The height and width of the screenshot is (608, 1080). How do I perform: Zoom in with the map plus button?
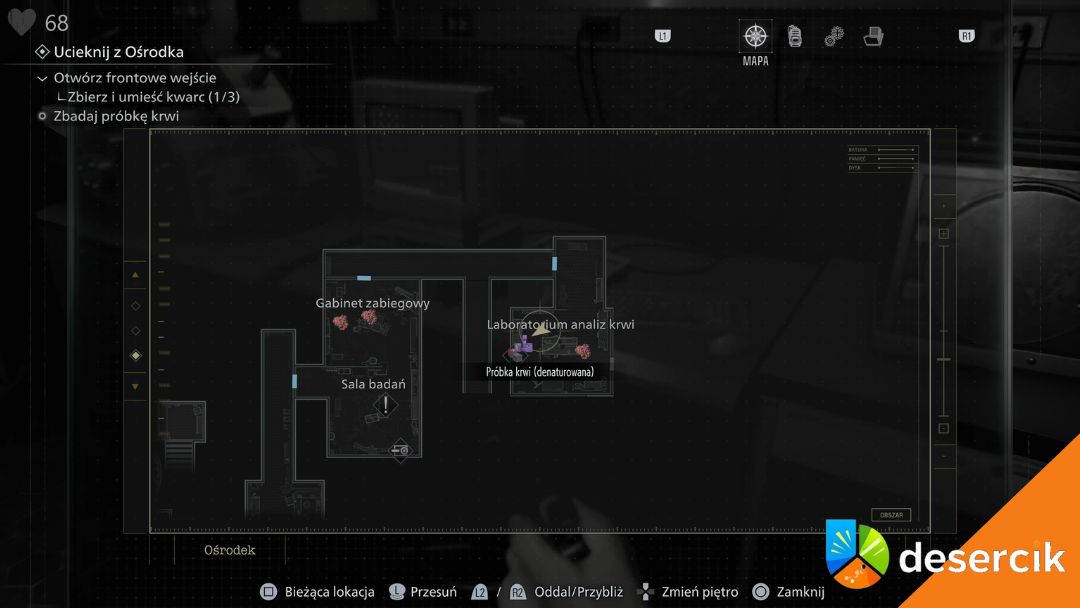943,234
